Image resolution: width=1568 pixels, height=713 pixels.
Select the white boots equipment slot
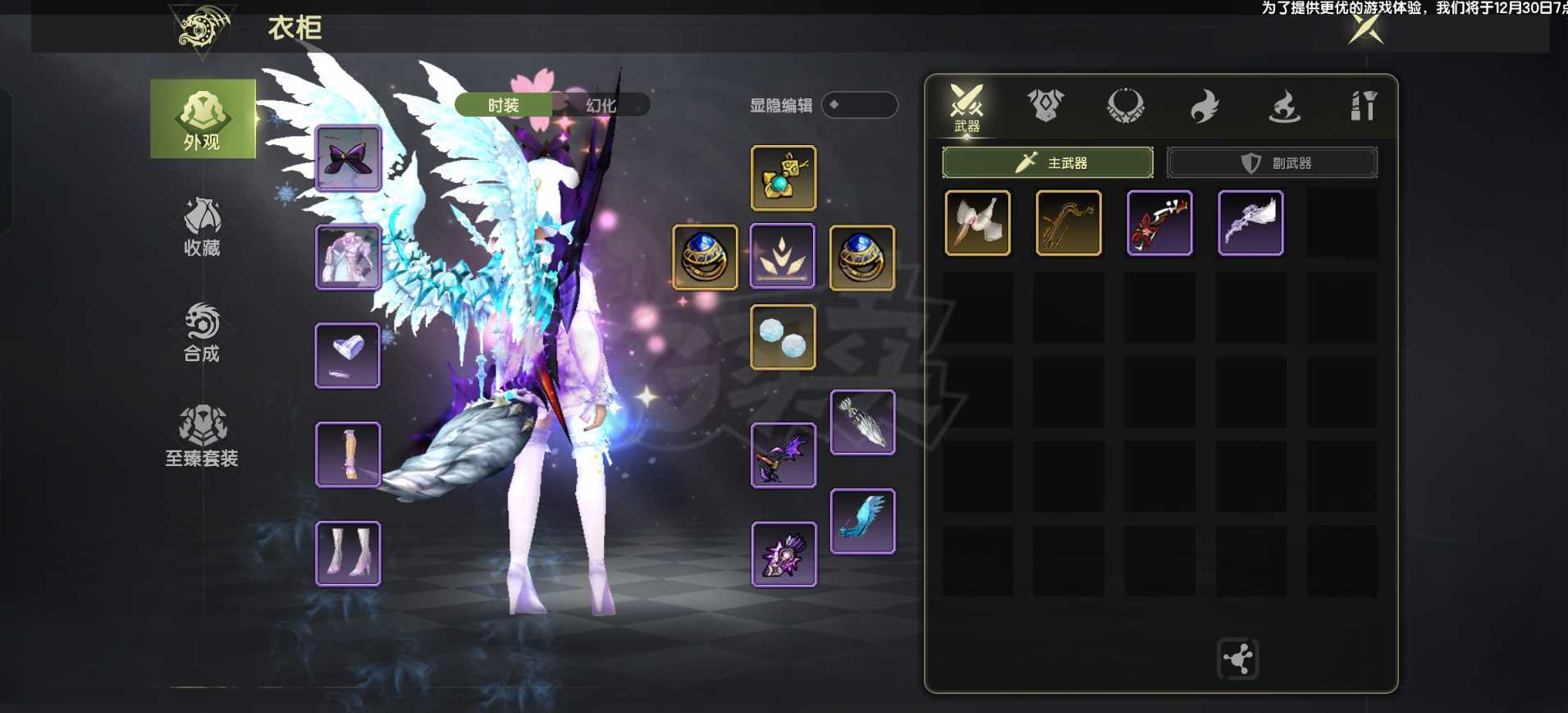click(348, 554)
